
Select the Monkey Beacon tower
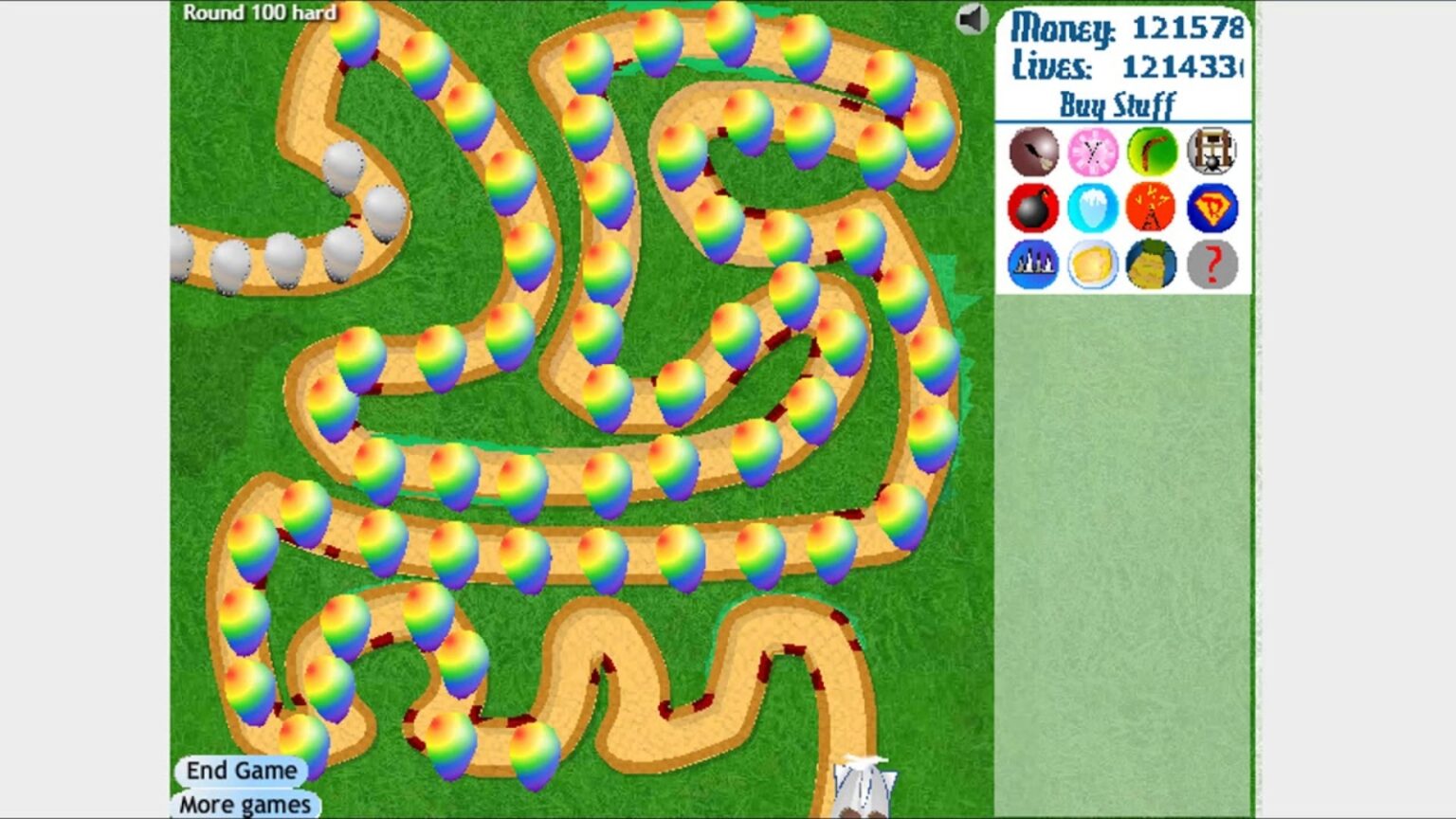pyautogui.click(x=1151, y=208)
